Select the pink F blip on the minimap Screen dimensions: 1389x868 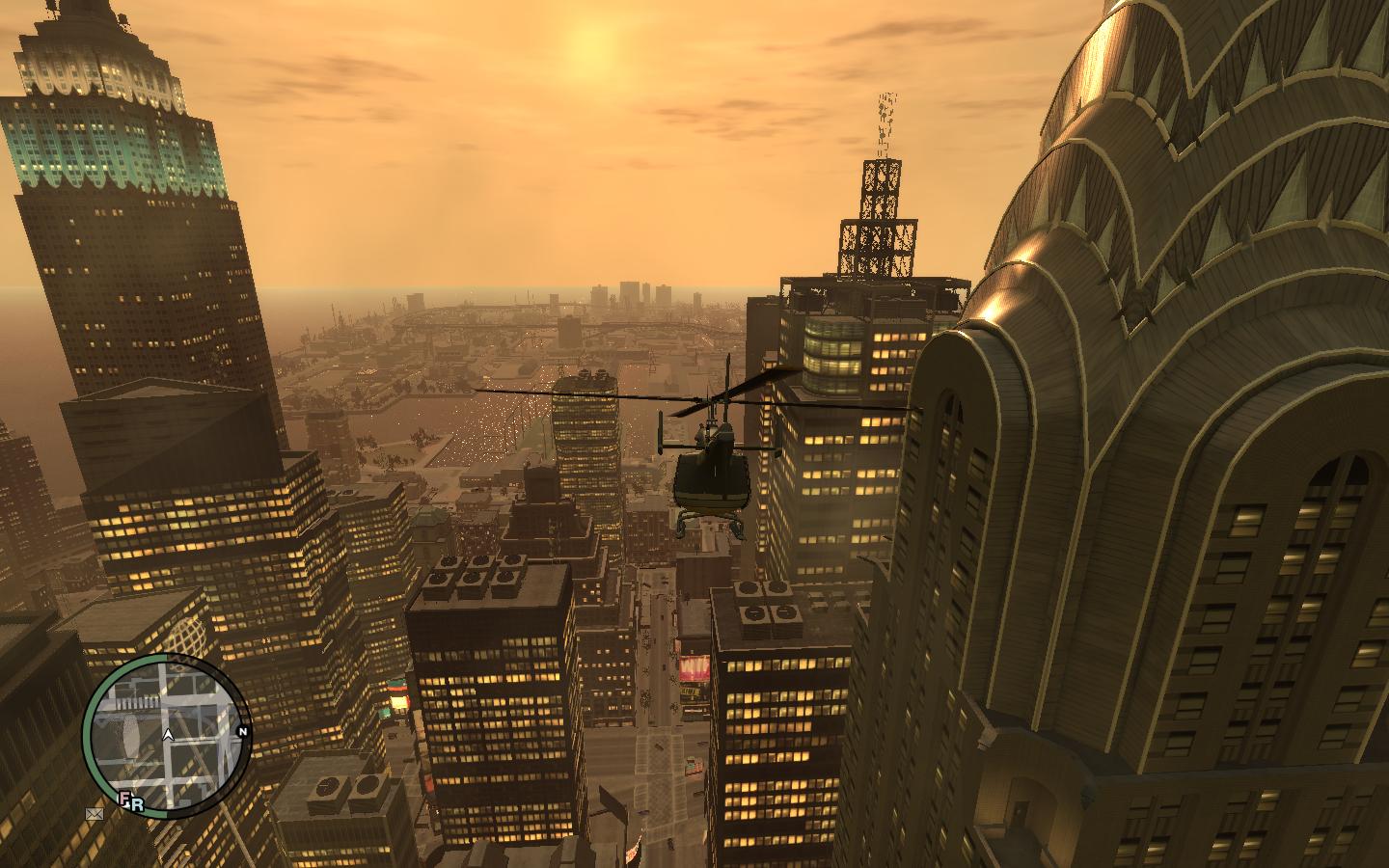(x=124, y=799)
